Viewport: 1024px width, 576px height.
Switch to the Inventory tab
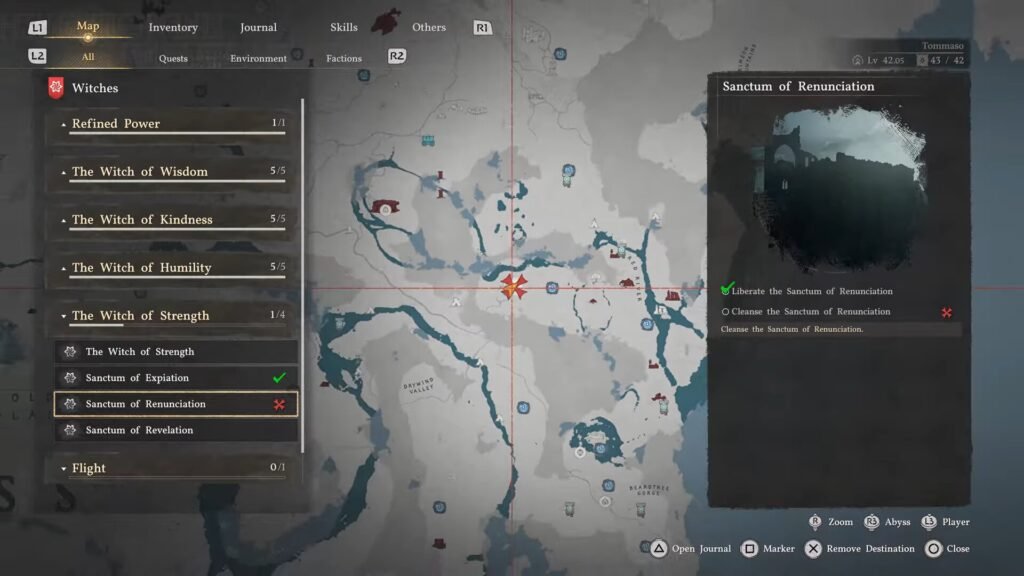tap(173, 27)
